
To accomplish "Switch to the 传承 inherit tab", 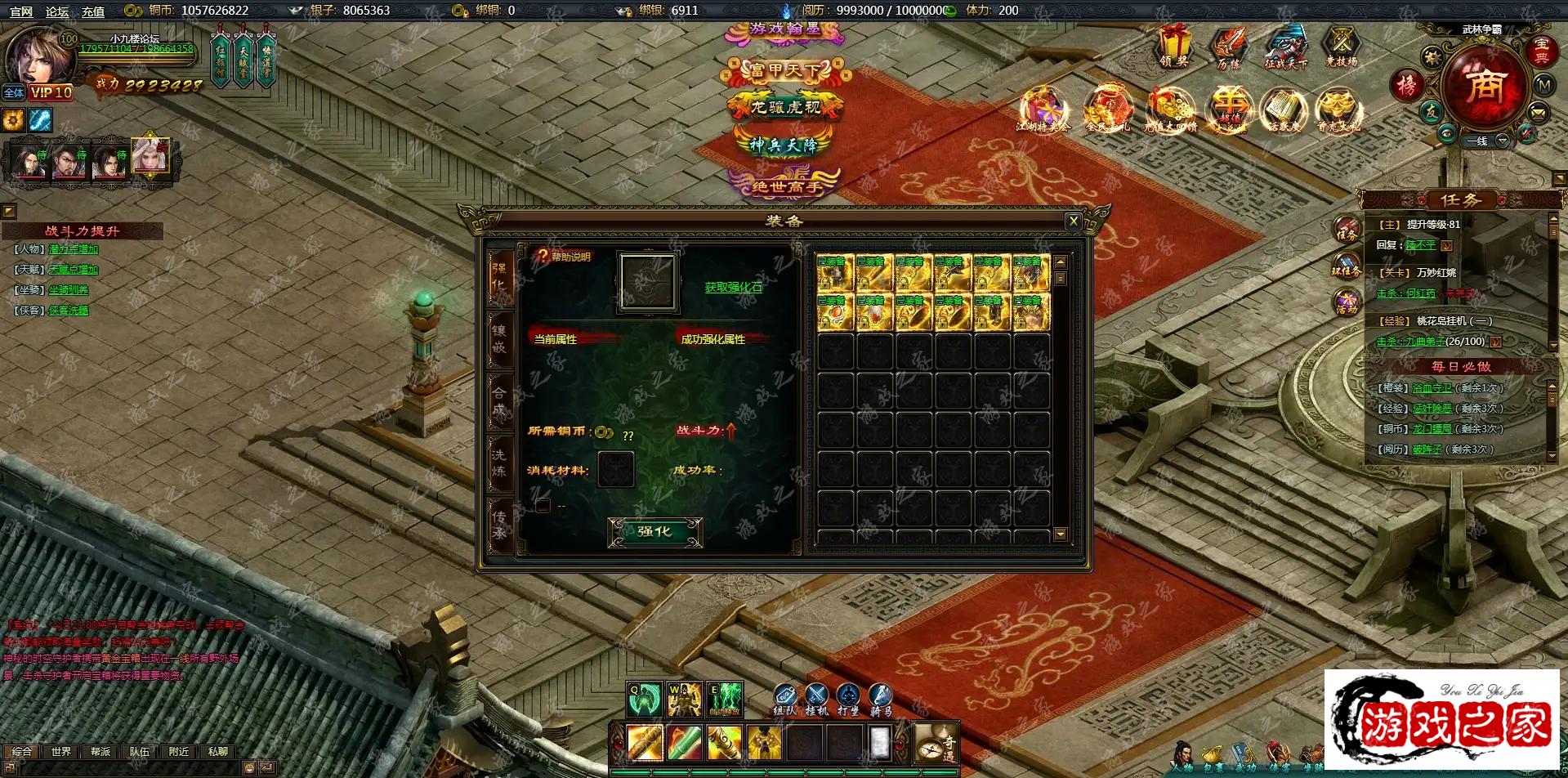I will pos(499,525).
